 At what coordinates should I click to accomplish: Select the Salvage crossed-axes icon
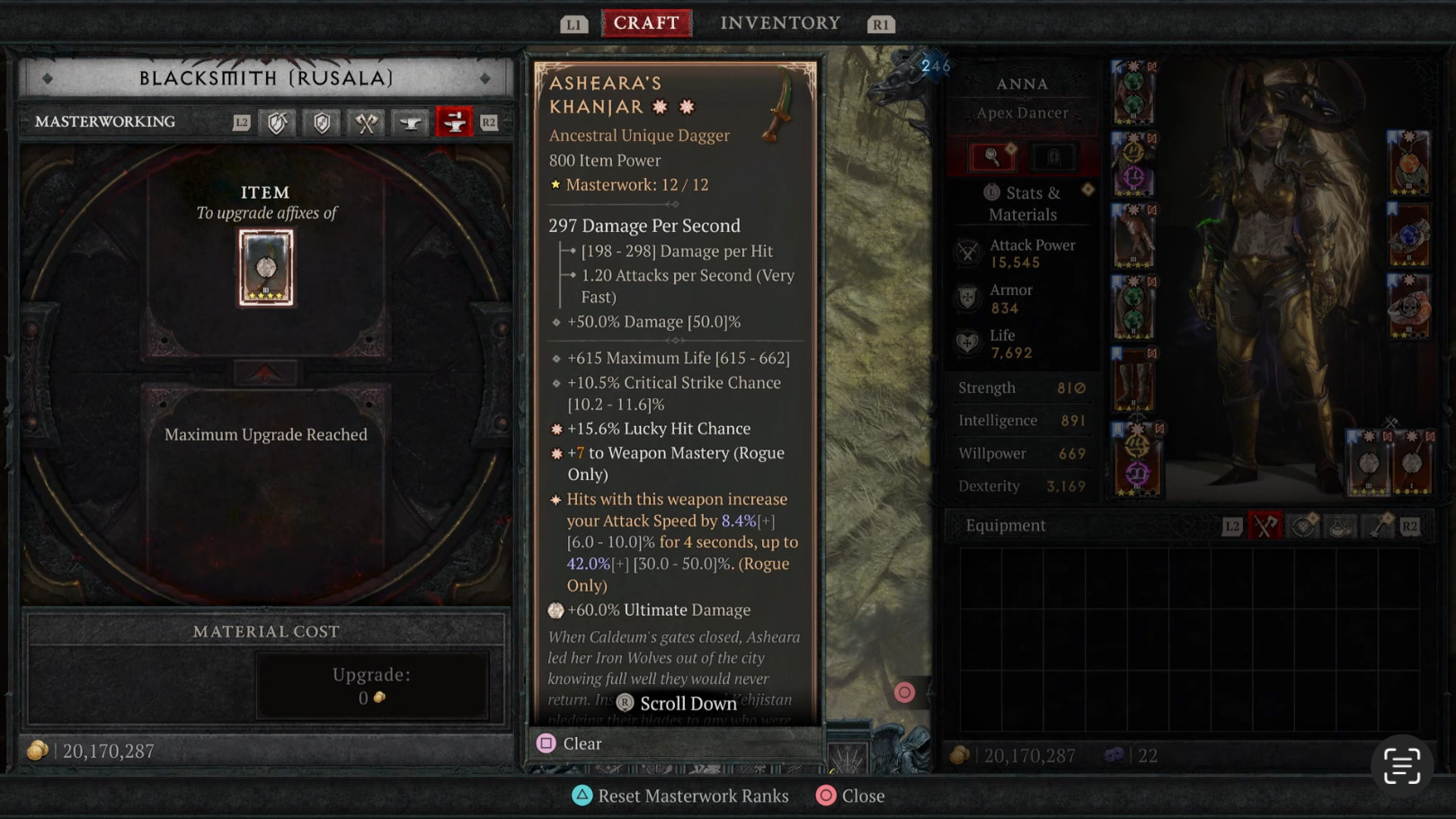tap(365, 122)
